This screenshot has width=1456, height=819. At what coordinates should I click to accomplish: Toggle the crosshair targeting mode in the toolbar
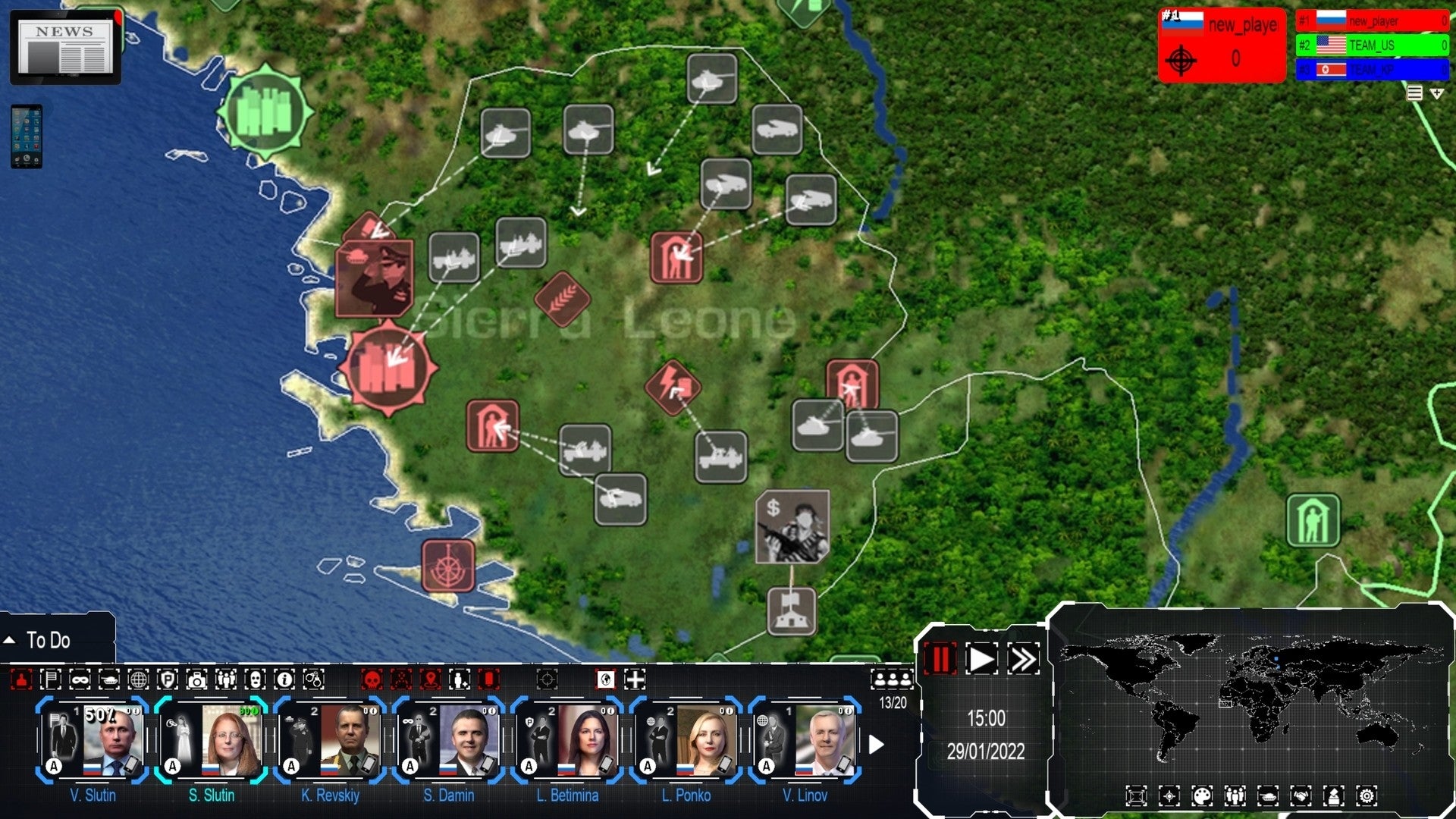point(548,681)
